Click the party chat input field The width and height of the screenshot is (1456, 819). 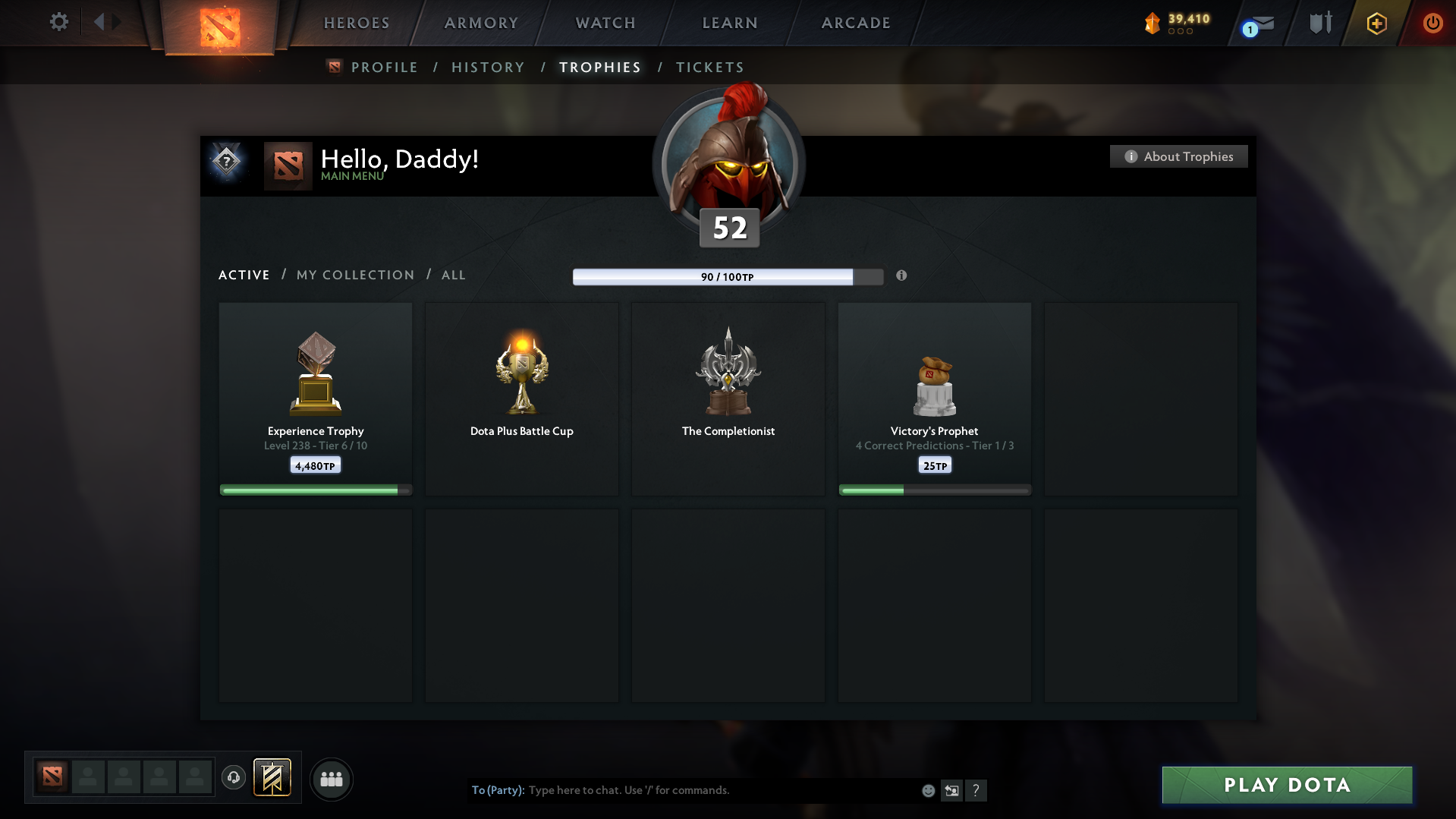point(721,790)
